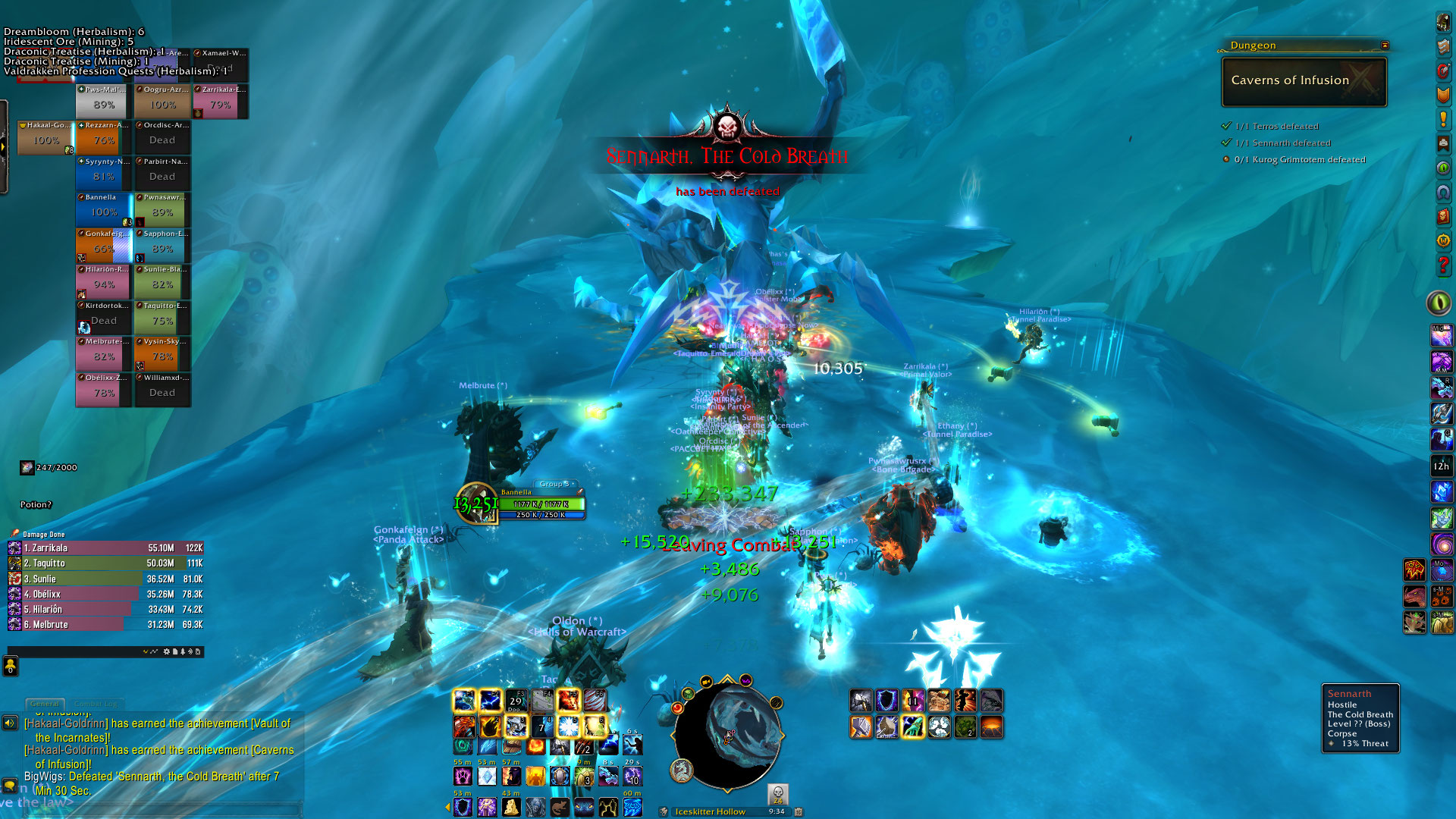Open the red question mark help menu
Image resolution: width=1456 pixels, height=819 pixels.
[x=1443, y=265]
